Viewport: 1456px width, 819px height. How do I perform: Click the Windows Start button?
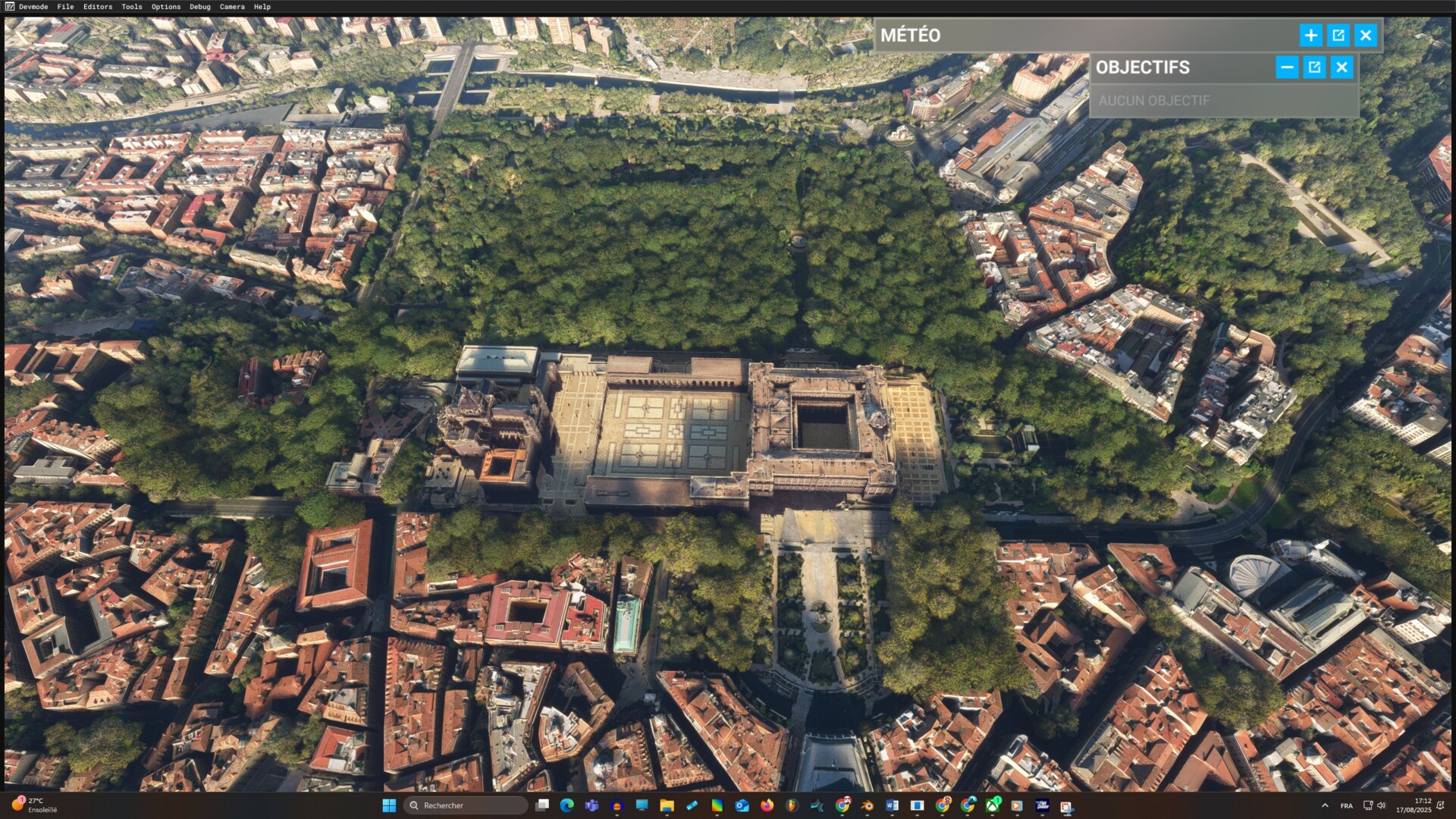[x=389, y=805]
